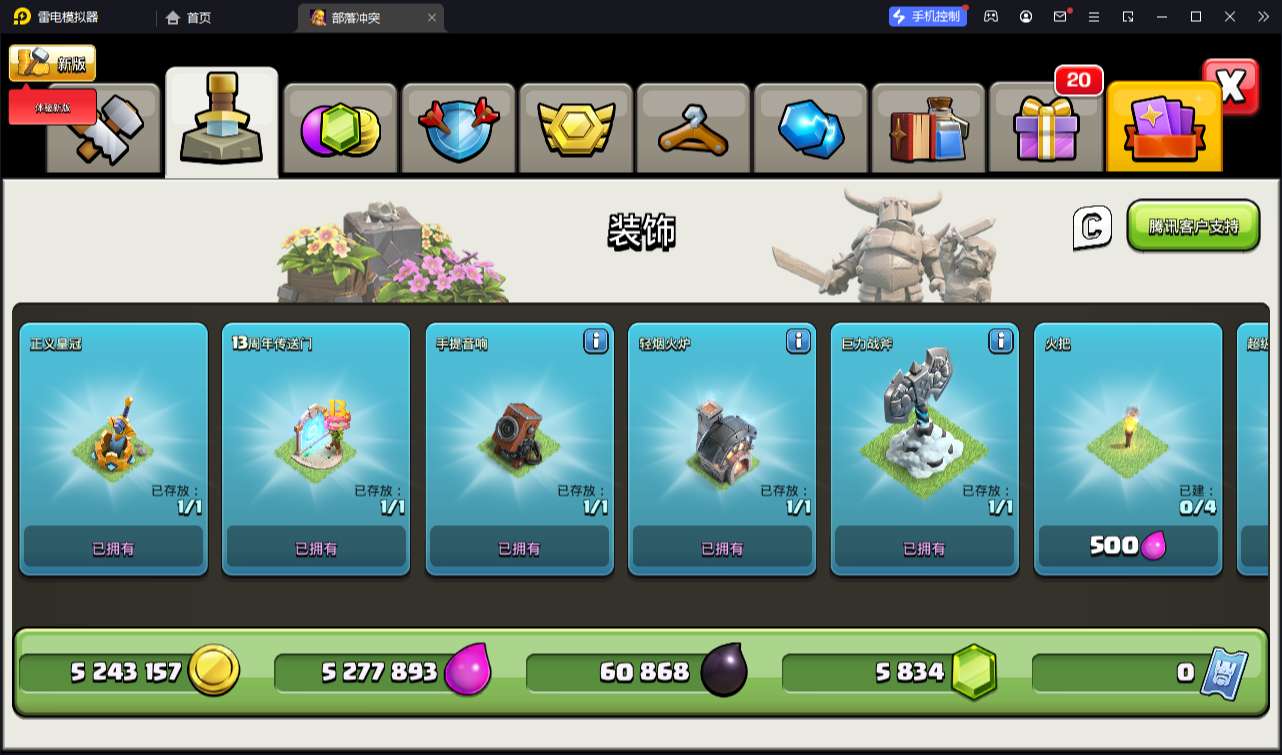
Task: Click the new version hammer button
Action: point(52,63)
